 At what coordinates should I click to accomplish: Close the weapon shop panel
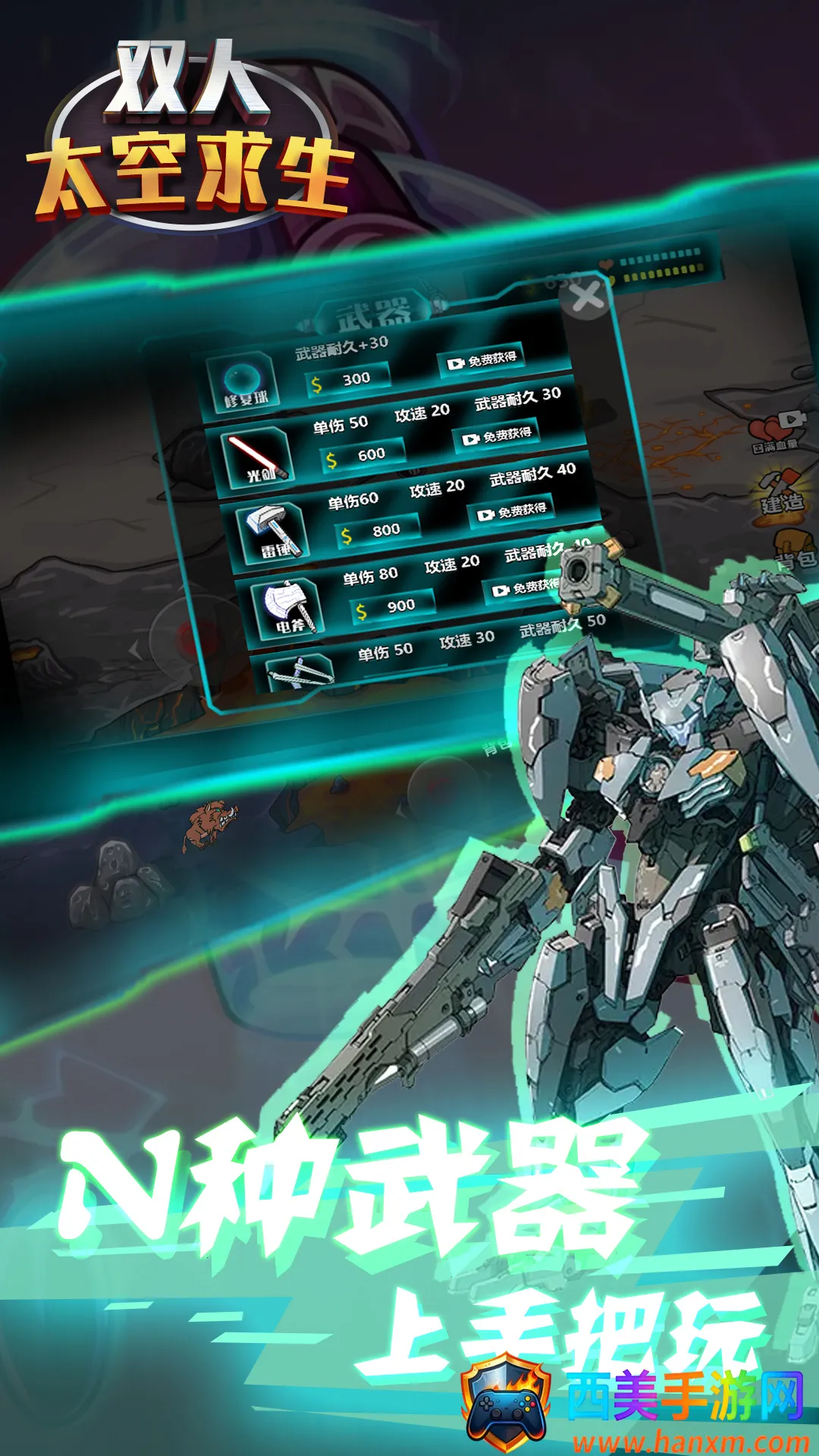coord(587,298)
